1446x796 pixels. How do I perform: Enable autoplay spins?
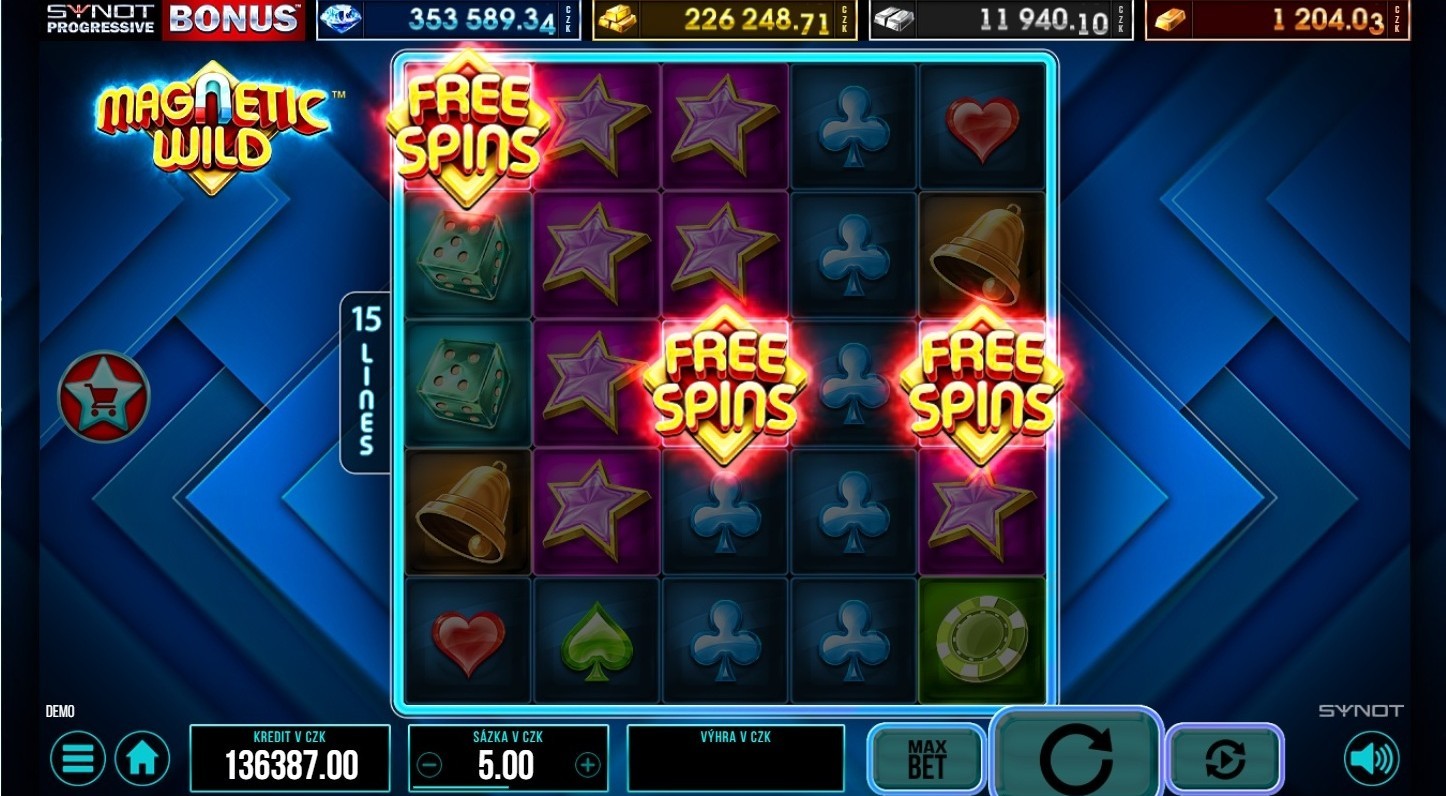point(1225,760)
